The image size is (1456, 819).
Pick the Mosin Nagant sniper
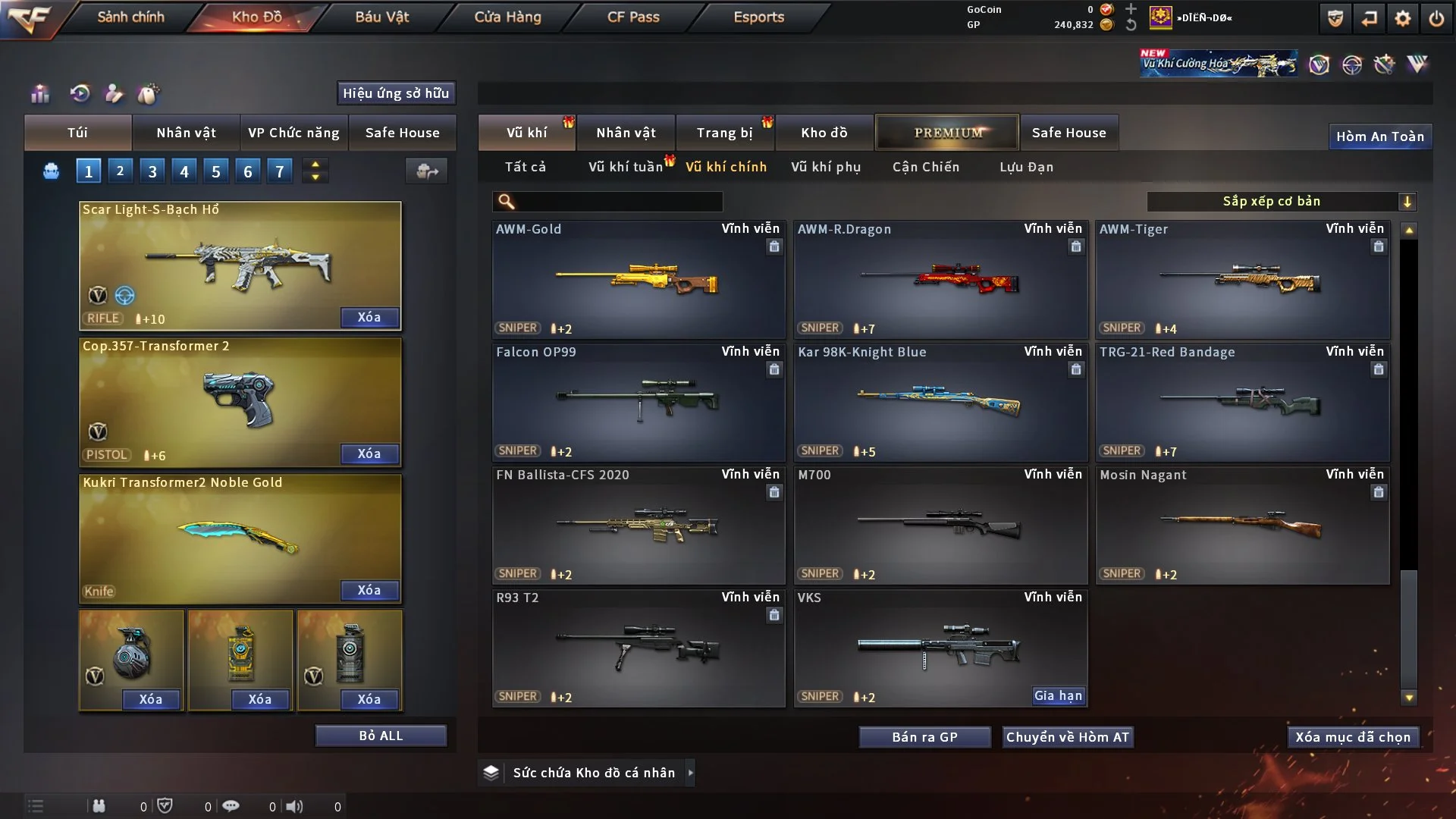pos(1242,525)
